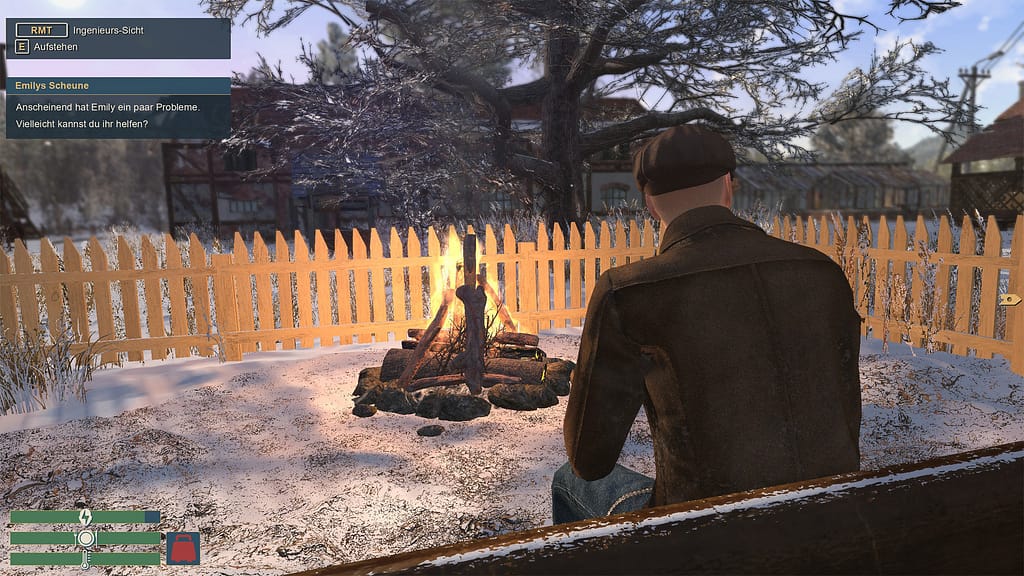Click the red weight bag icon
The height and width of the screenshot is (576, 1024).
(183, 548)
